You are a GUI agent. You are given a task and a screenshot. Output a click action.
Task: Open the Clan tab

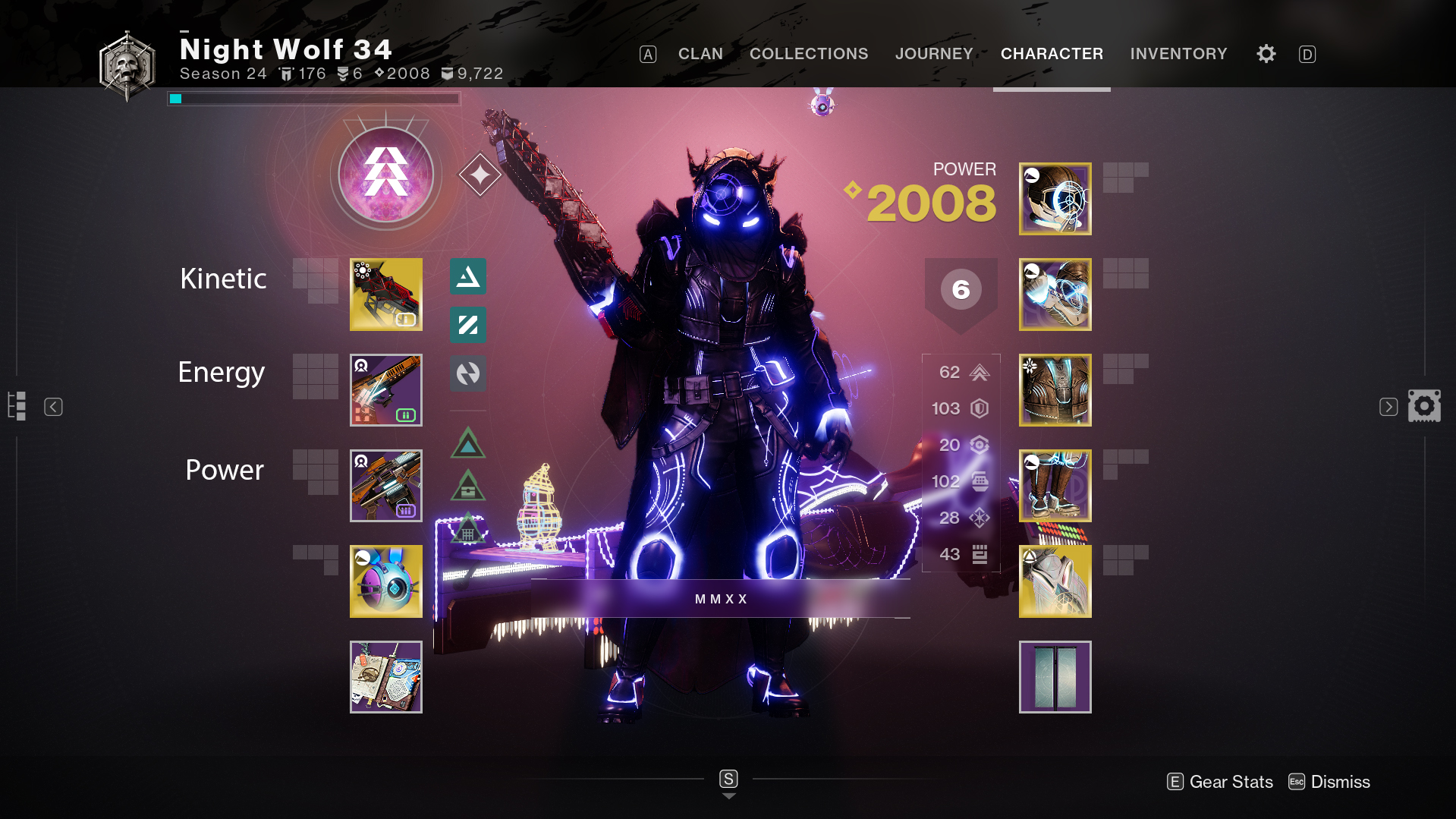pyautogui.click(x=700, y=54)
